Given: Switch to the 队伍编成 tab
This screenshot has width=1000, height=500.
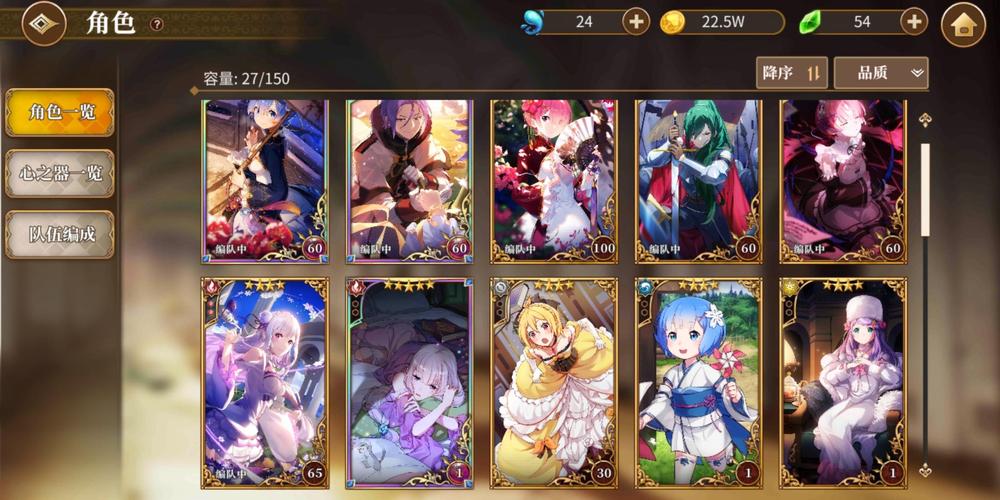Looking at the screenshot, I should (60, 234).
